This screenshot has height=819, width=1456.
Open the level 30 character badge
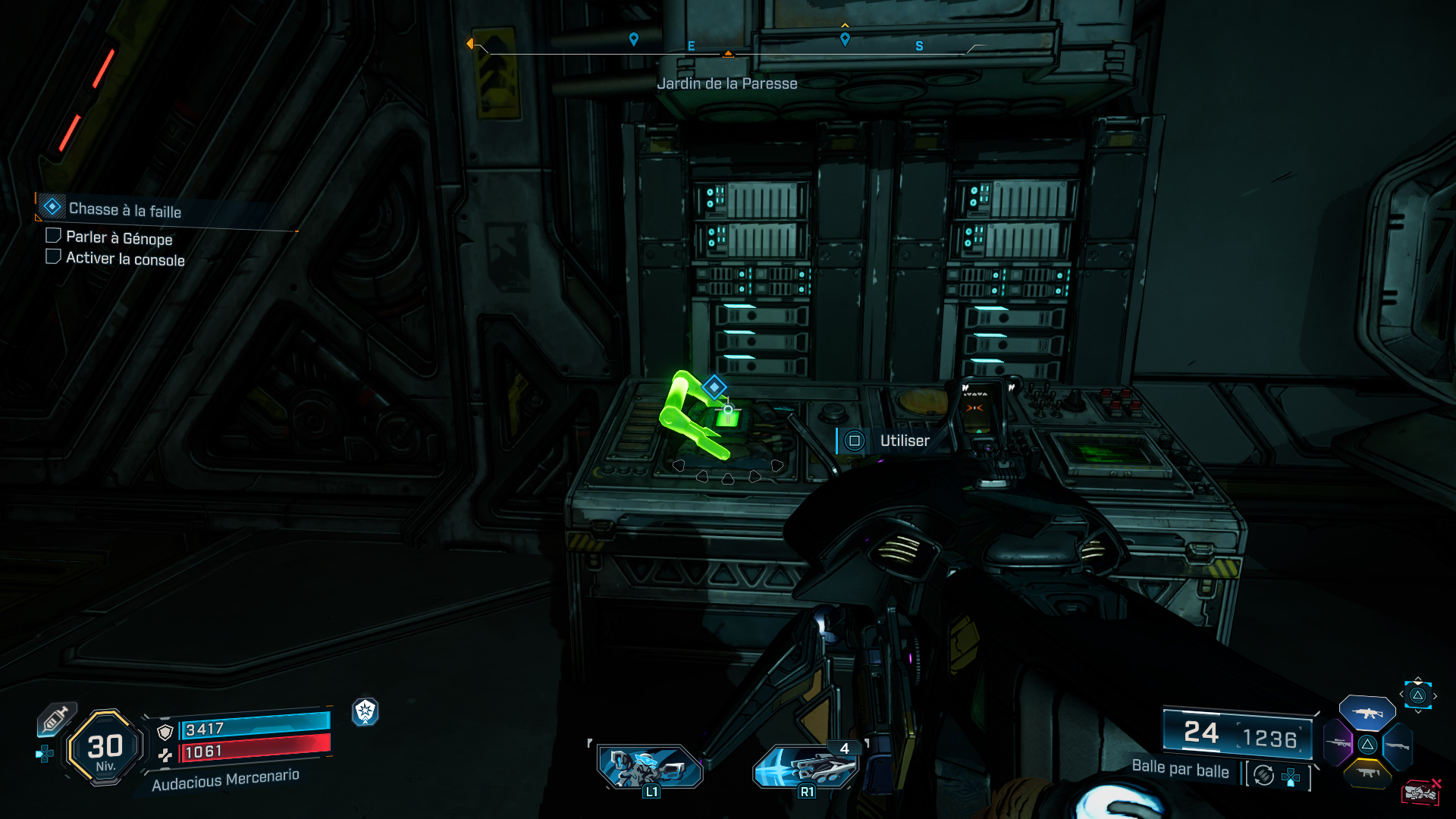pyautogui.click(x=105, y=748)
